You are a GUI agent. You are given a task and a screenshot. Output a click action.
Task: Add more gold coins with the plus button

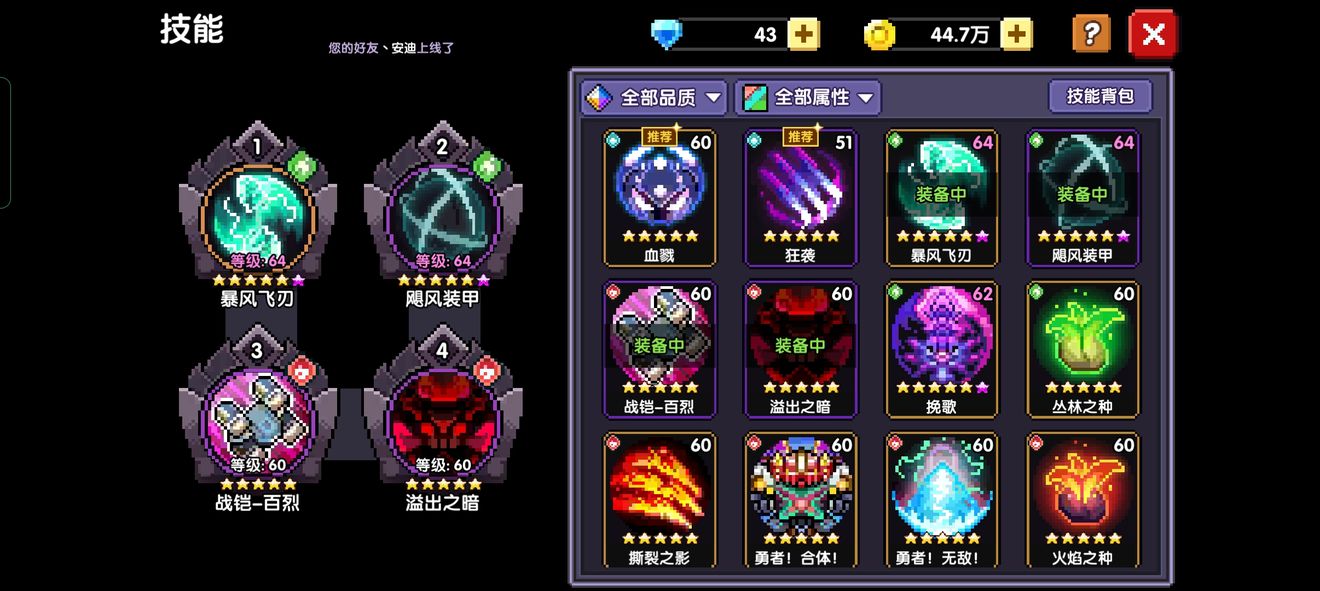tap(1016, 35)
